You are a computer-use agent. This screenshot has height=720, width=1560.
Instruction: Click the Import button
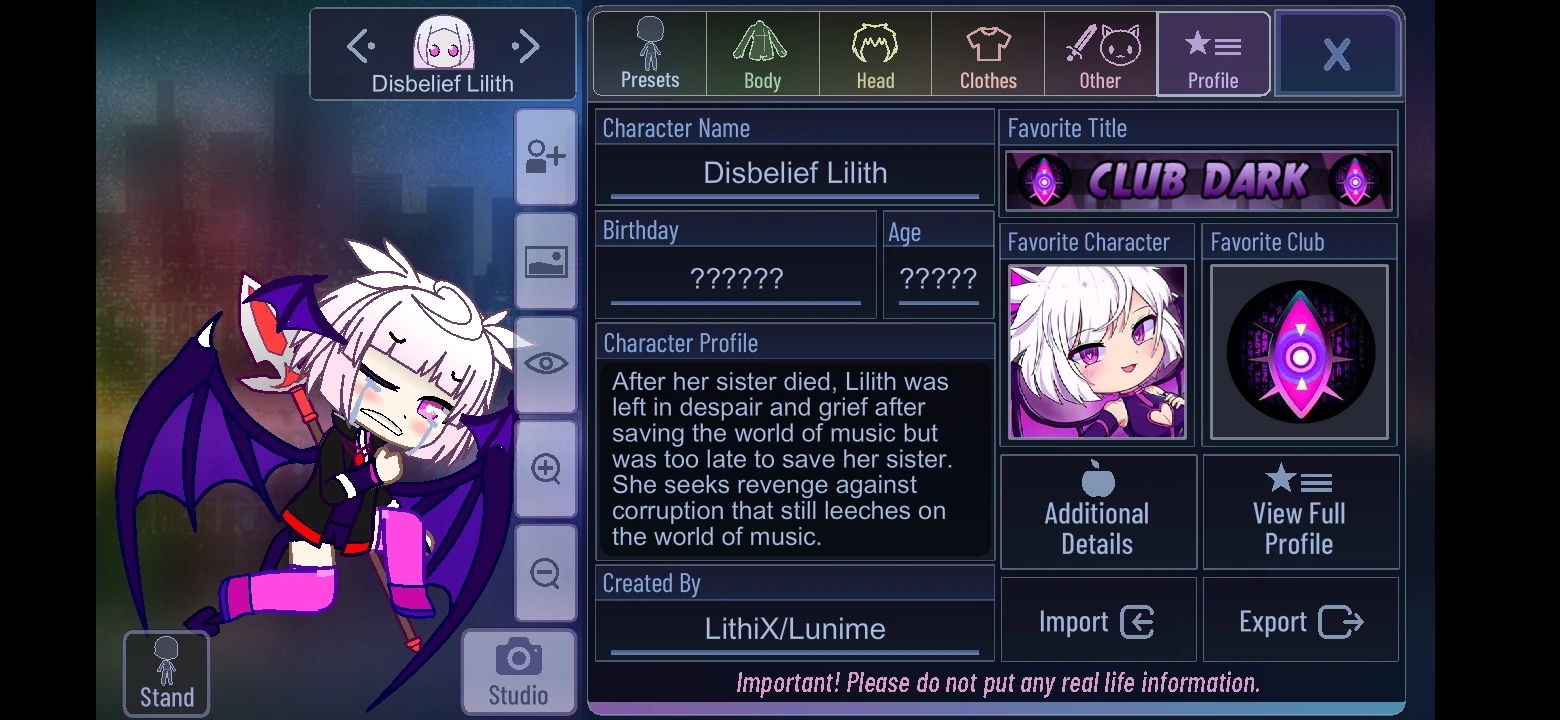pos(1098,620)
